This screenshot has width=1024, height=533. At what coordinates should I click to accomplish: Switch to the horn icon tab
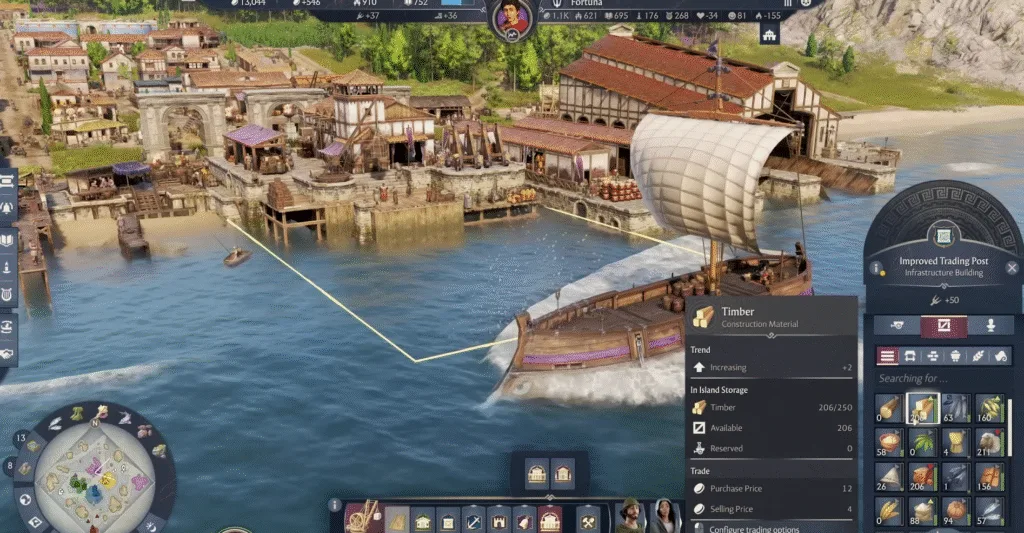(x=898, y=326)
